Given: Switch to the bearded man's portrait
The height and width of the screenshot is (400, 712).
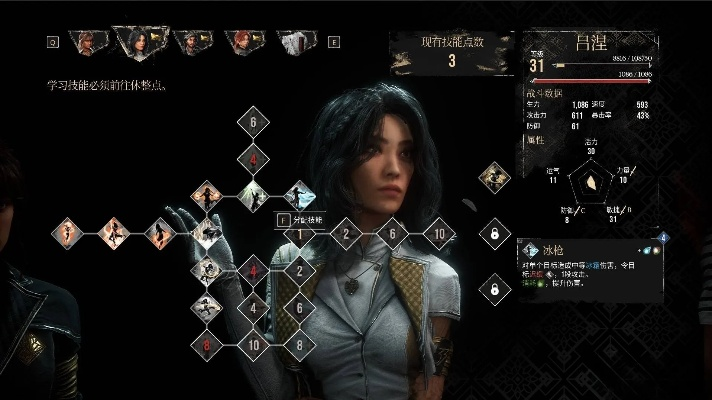Looking at the screenshot, I should (x=190, y=41).
